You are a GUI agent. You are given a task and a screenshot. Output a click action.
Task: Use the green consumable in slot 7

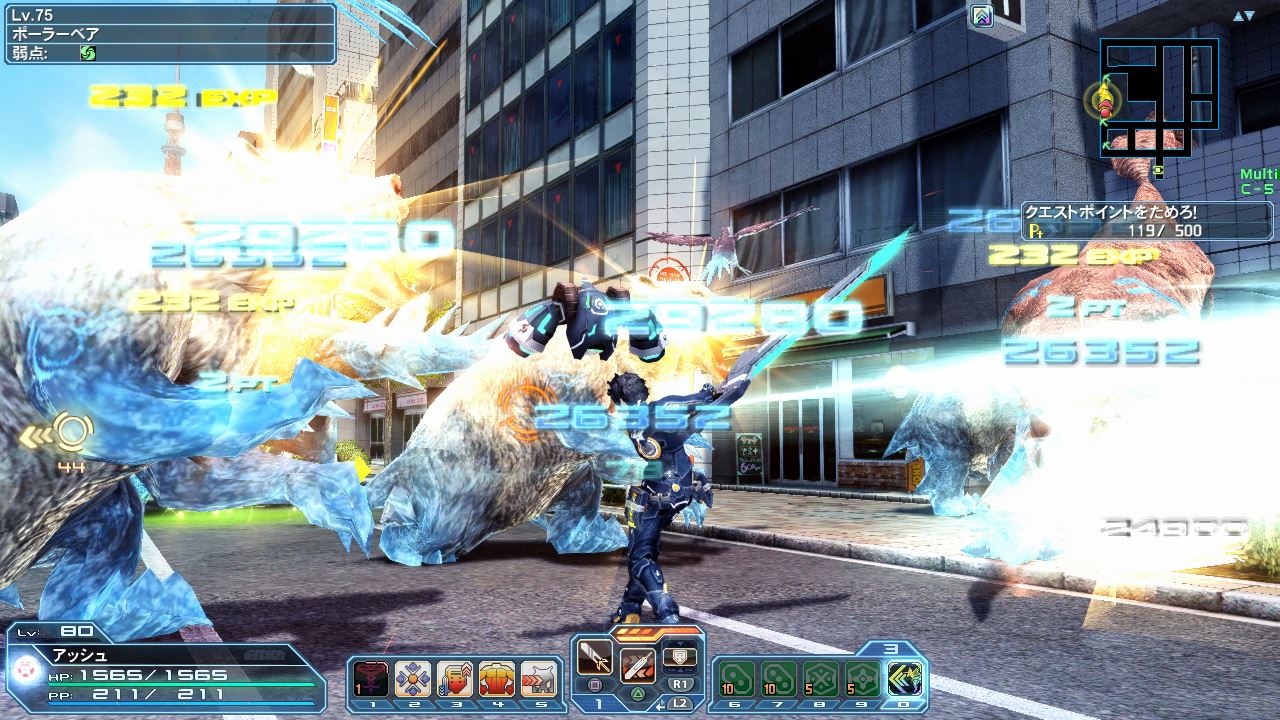[779, 679]
